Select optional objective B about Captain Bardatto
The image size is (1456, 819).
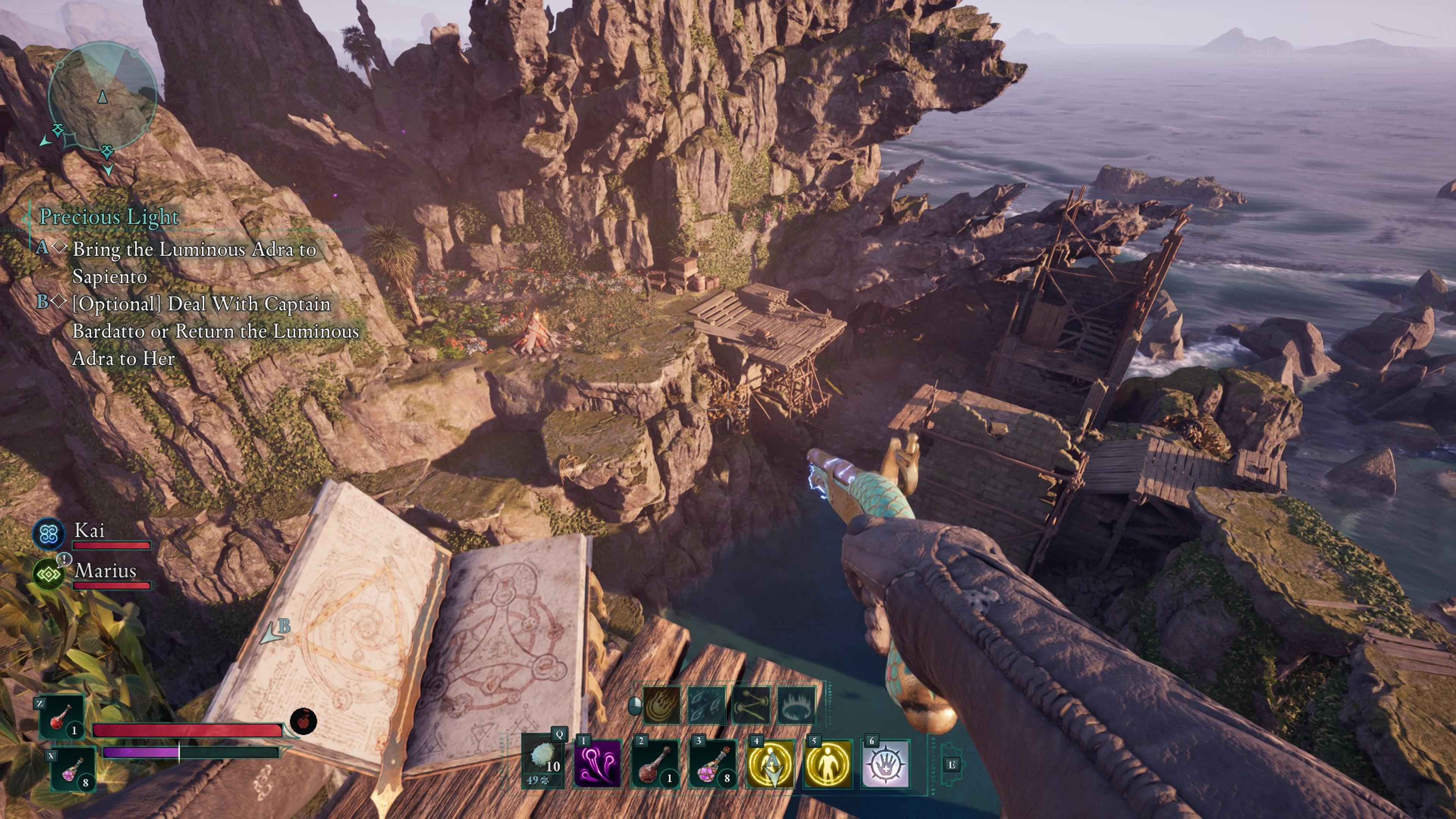pyautogui.click(x=215, y=331)
